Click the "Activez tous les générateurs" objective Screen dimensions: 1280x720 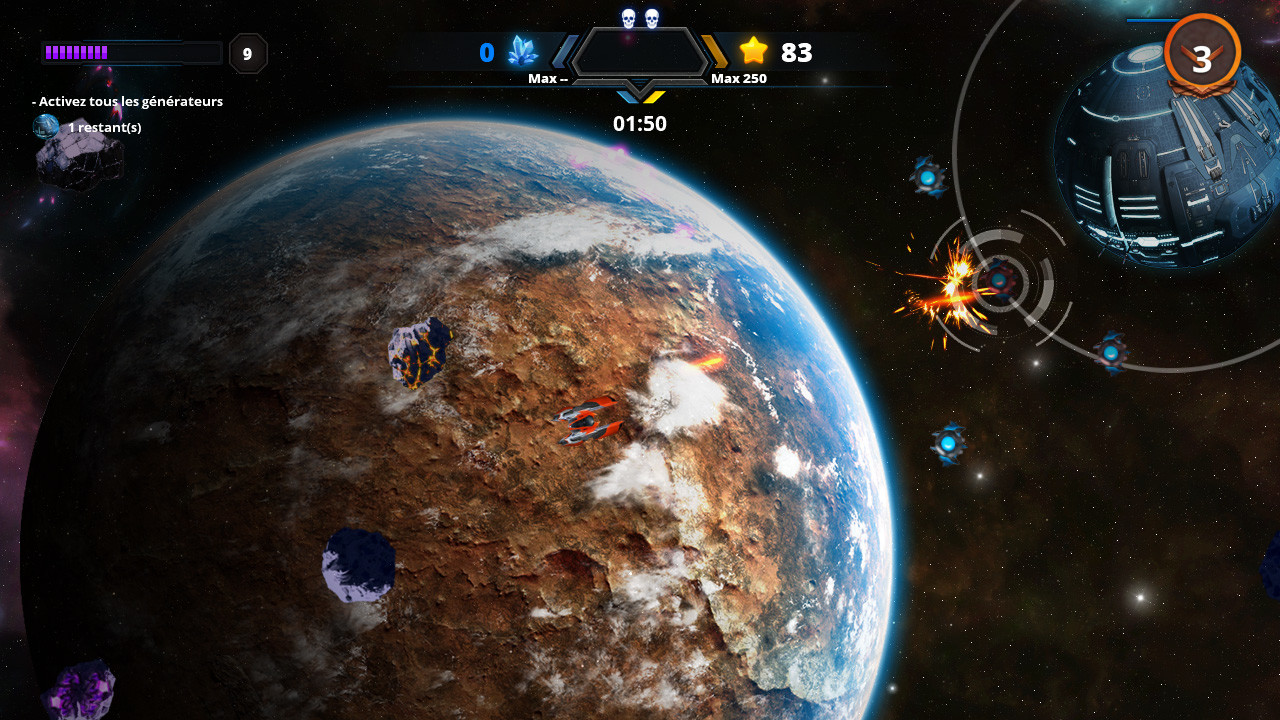coord(126,101)
